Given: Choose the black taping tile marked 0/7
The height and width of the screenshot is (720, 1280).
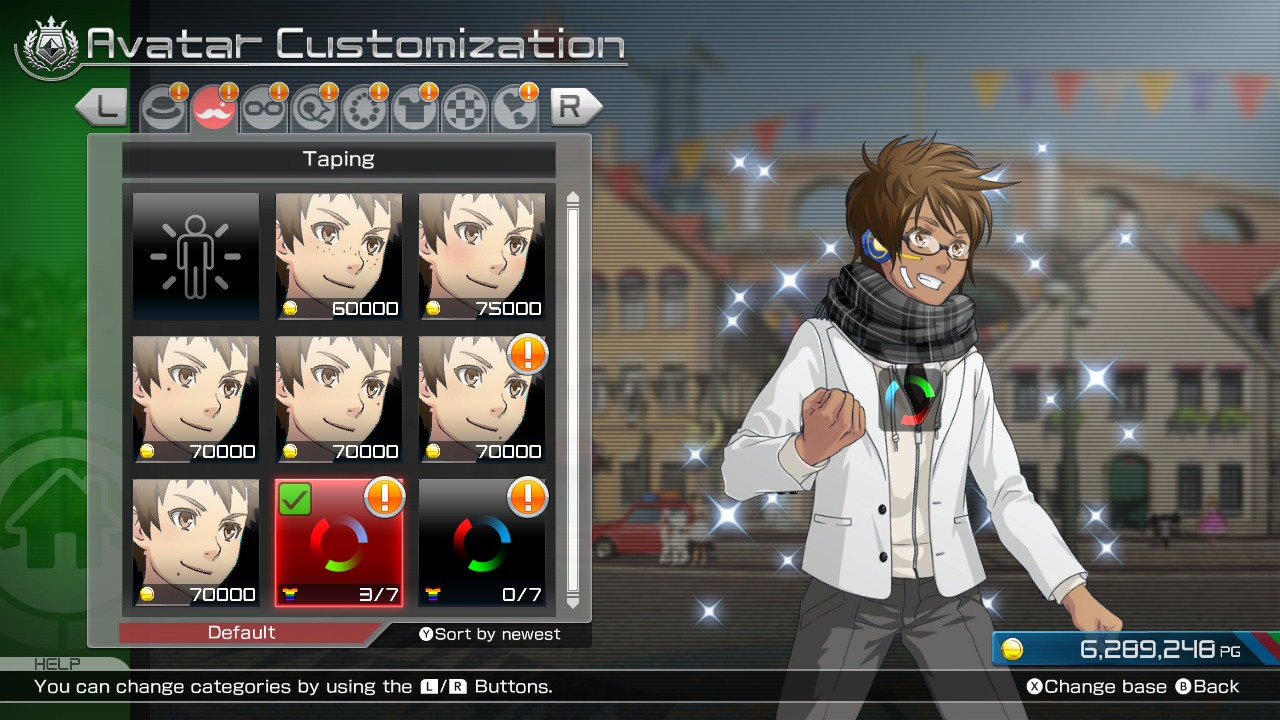Looking at the screenshot, I should click(x=482, y=543).
